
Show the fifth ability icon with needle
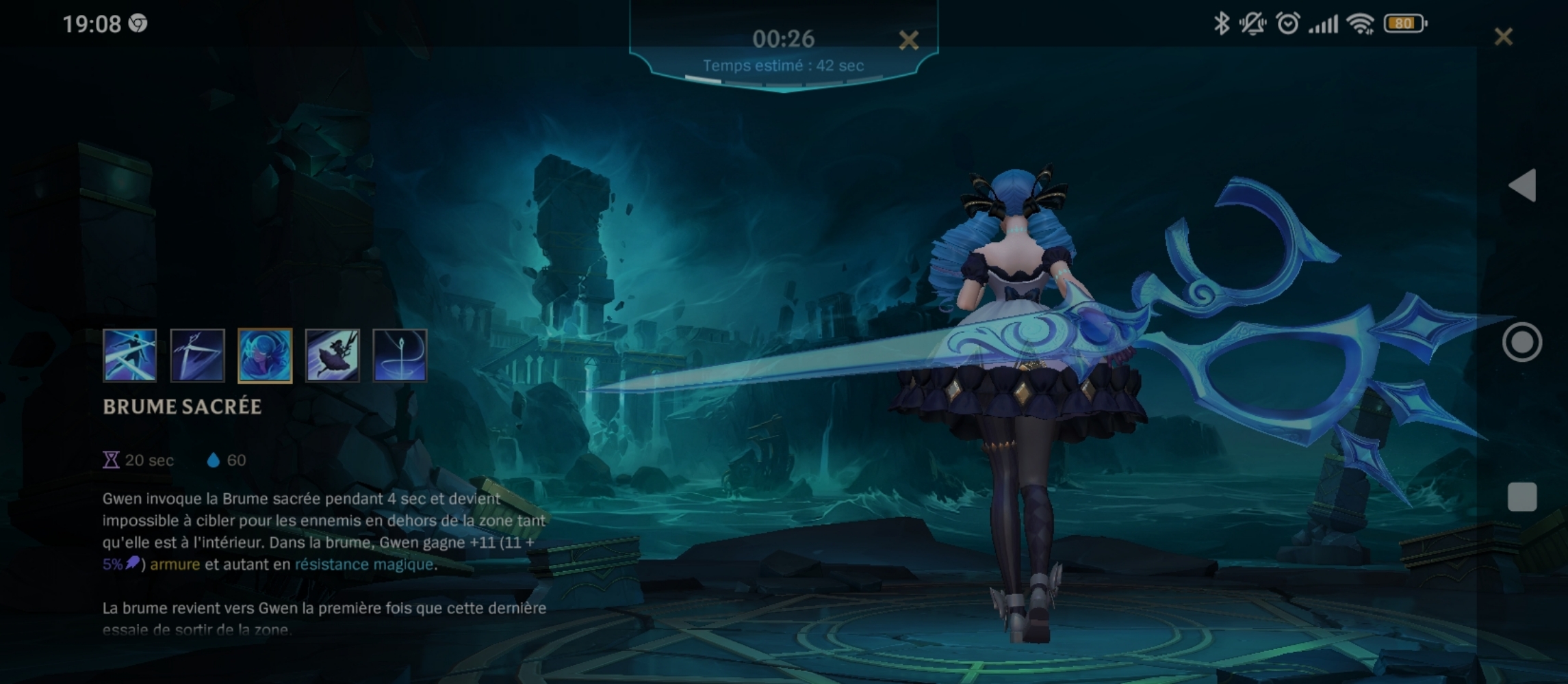400,355
